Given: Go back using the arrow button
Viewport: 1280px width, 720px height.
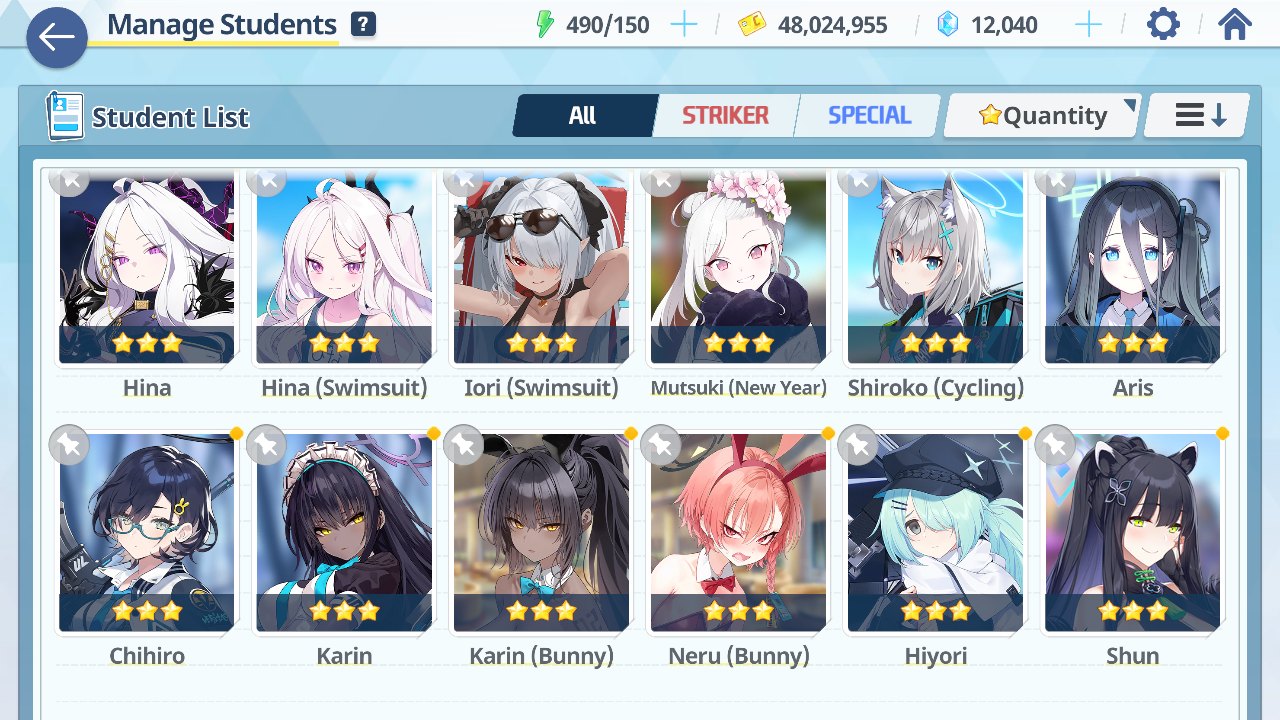Looking at the screenshot, I should click(x=57, y=38).
